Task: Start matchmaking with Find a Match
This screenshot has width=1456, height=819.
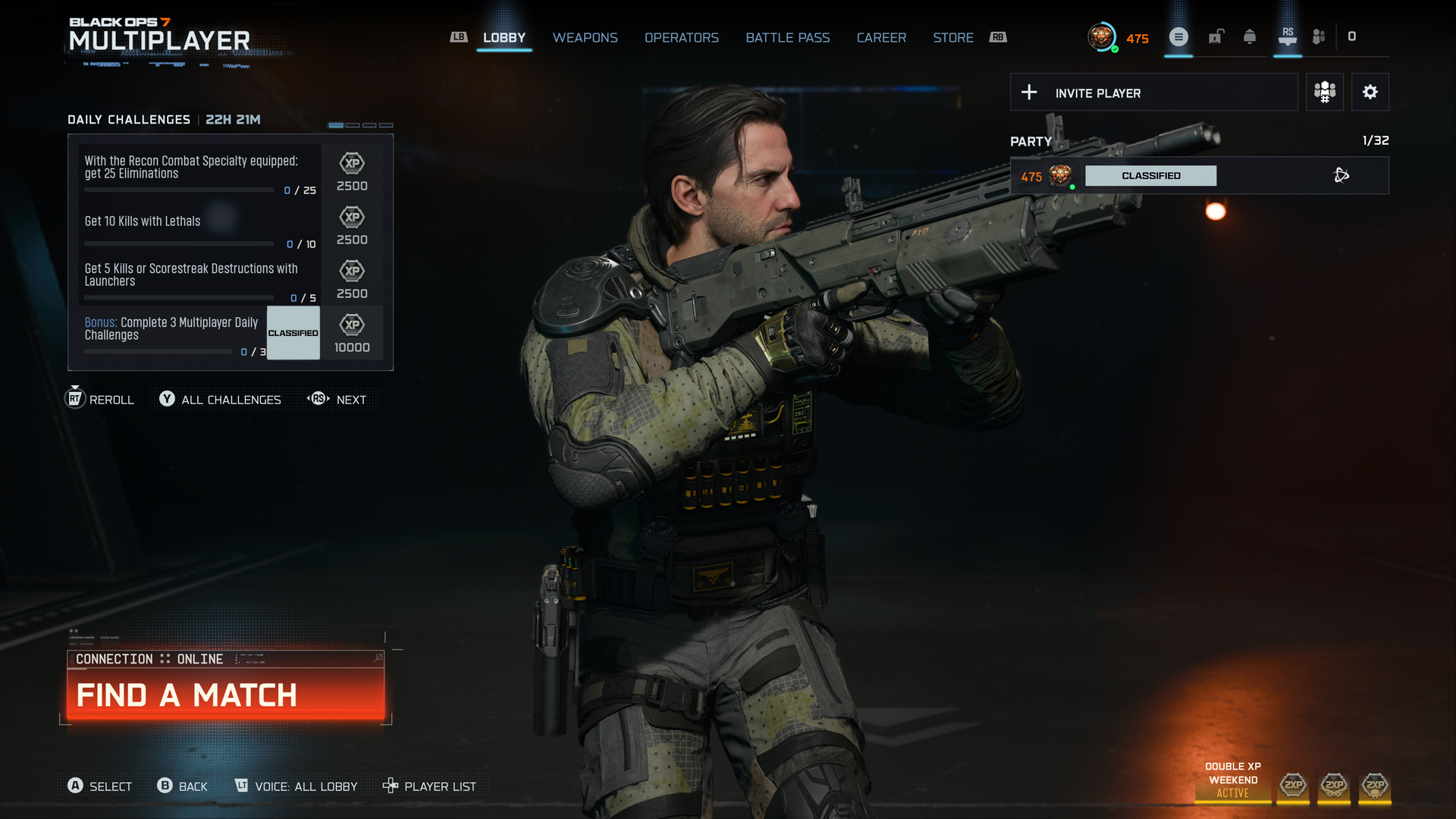Action: point(225,695)
